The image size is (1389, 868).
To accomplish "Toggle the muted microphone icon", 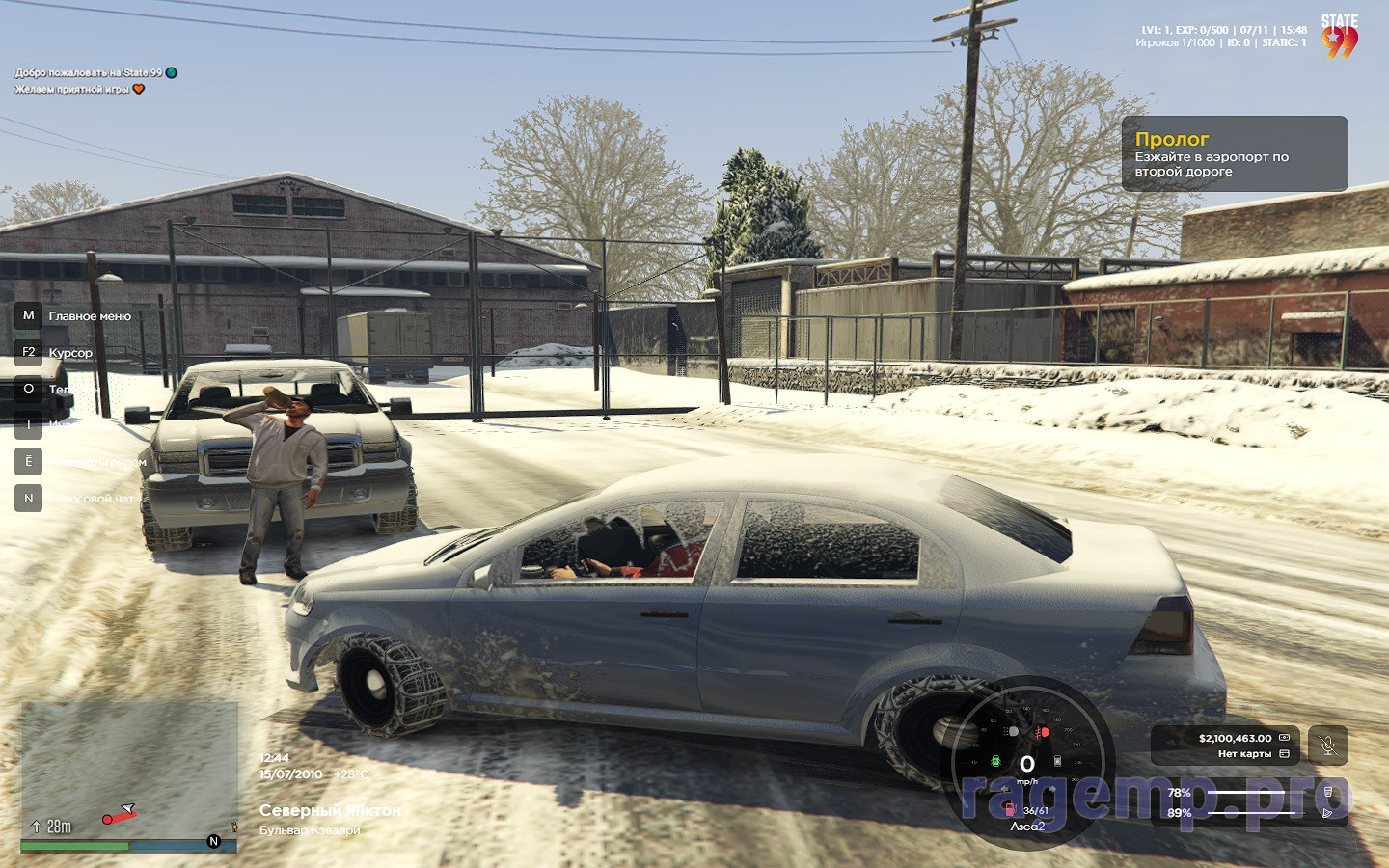I will pos(1328,746).
